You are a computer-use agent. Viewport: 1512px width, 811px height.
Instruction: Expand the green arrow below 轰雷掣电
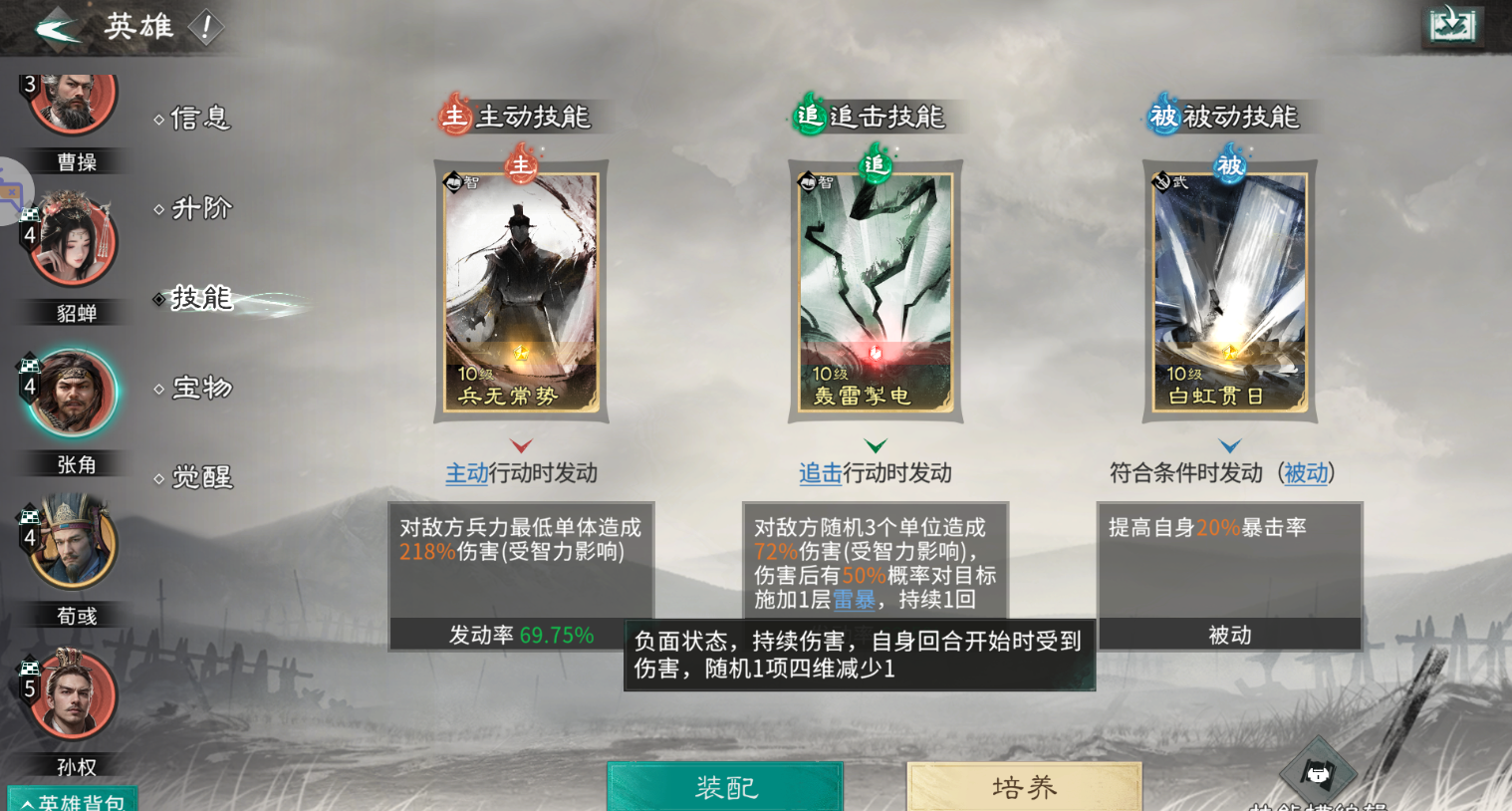pos(875,445)
